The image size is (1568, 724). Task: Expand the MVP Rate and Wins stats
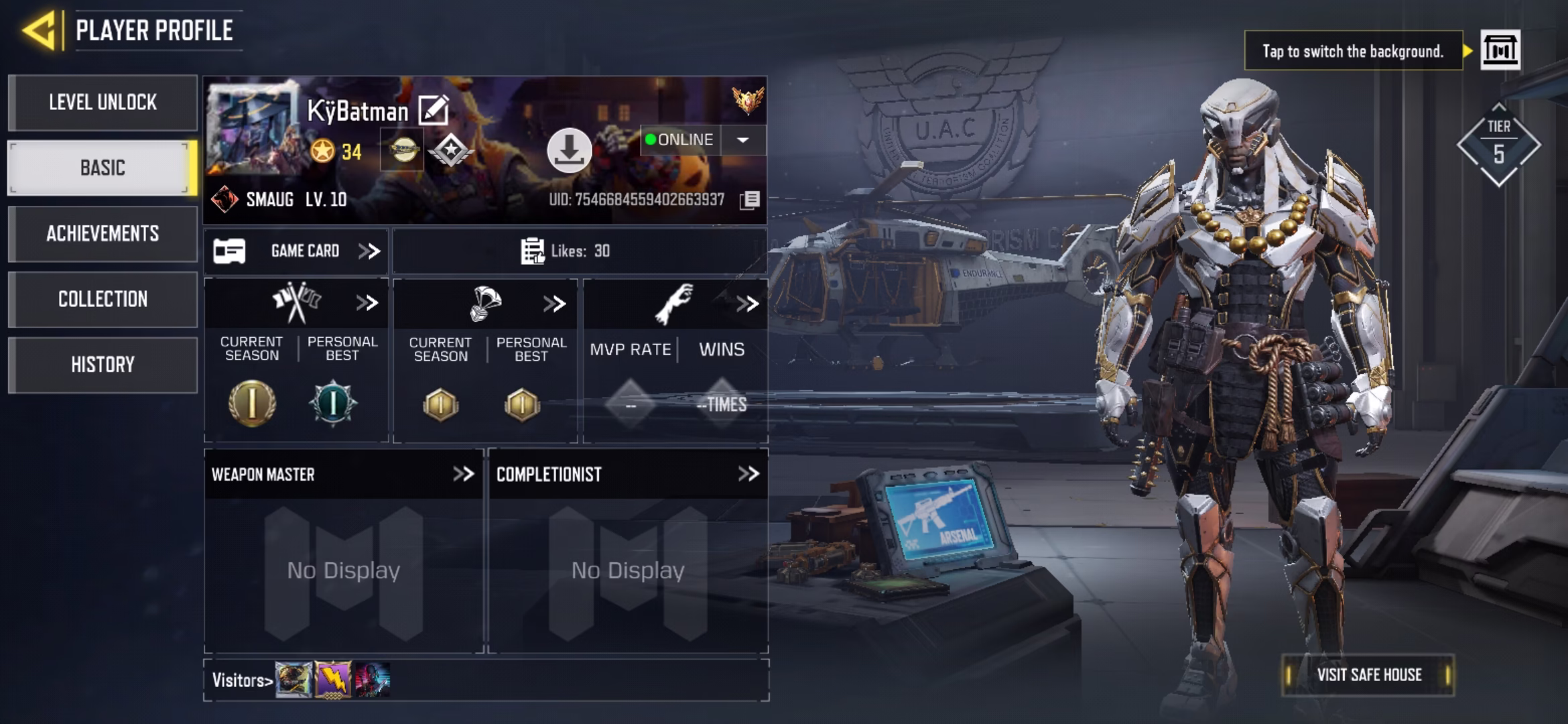(x=746, y=304)
